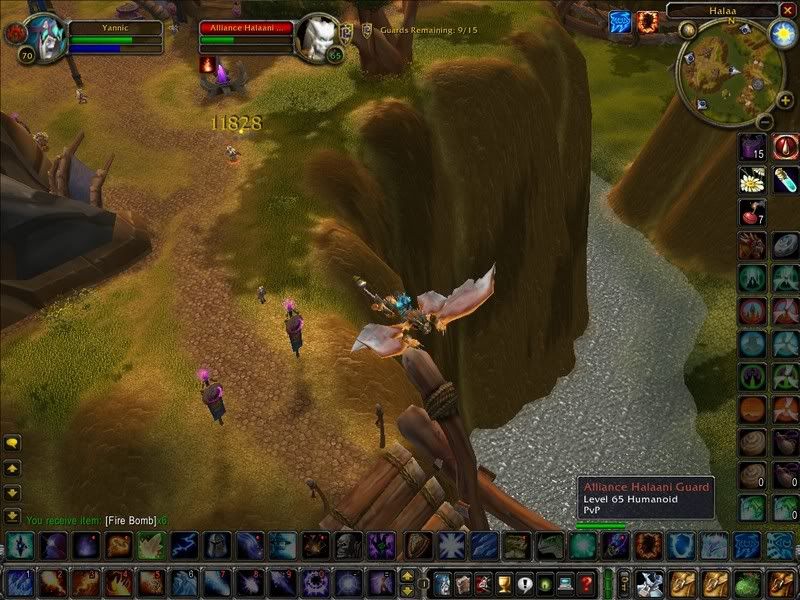Open the gold trophy micro menu button
This screenshot has width=800, height=600.
(503, 582)
